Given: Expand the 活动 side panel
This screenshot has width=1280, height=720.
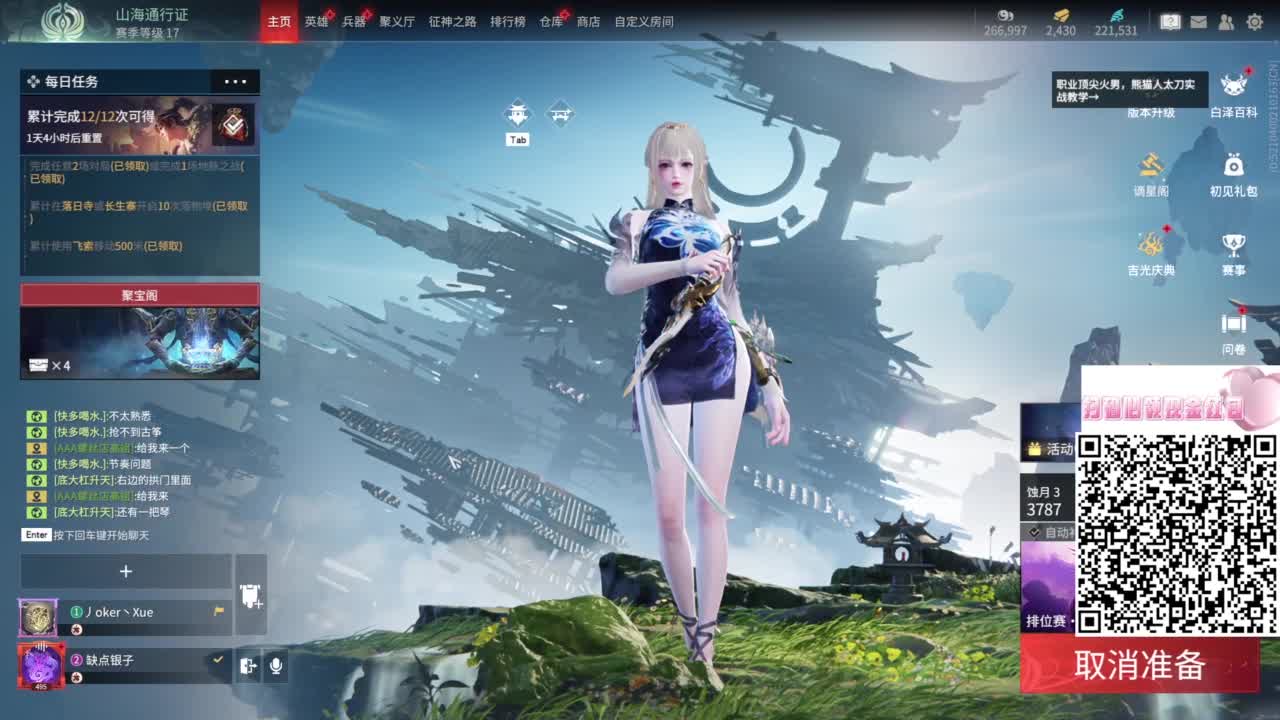Looking at the screenshot, I should tap(1055, 449).
